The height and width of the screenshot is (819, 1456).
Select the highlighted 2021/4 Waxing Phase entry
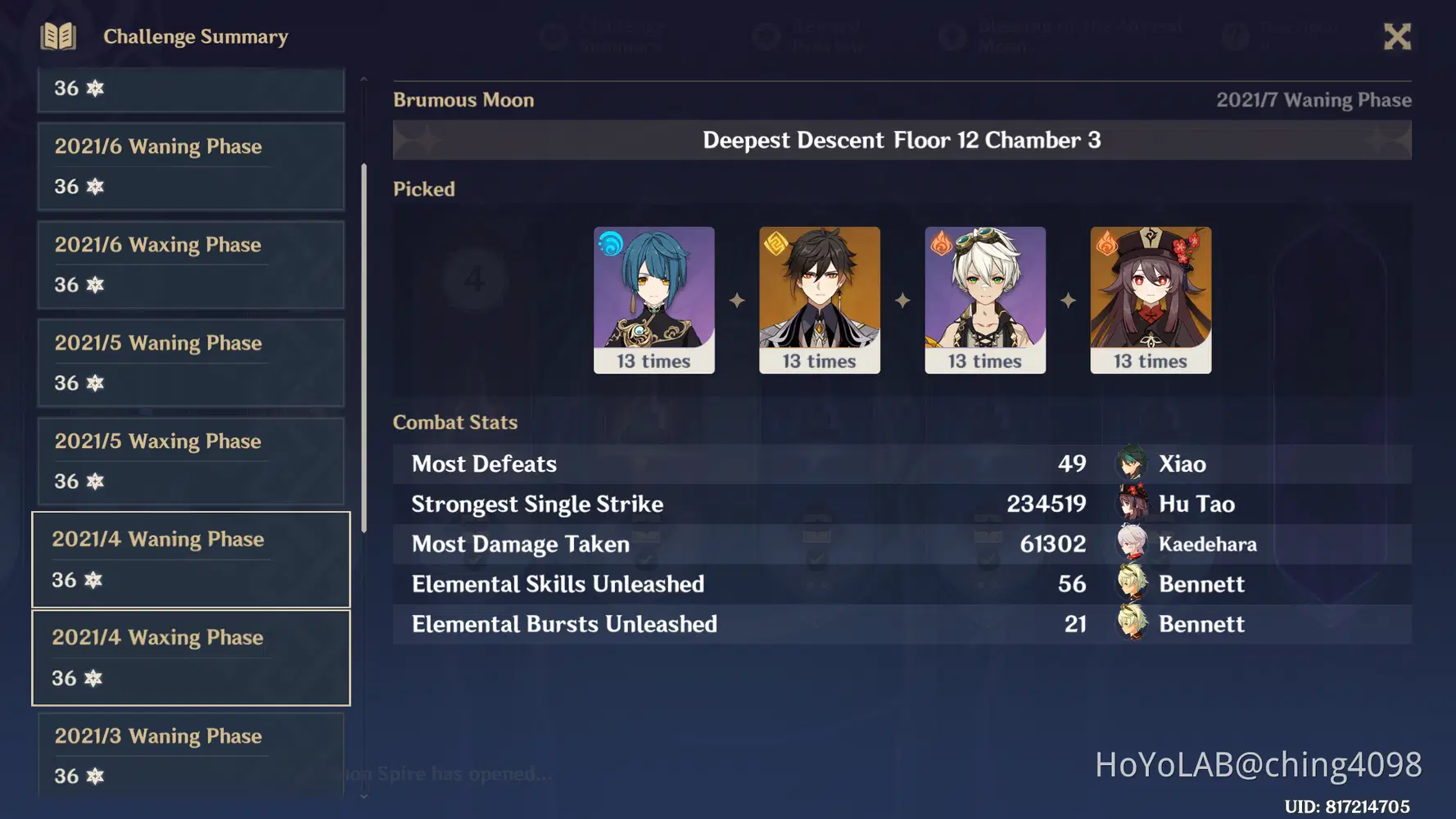(190, 658)
